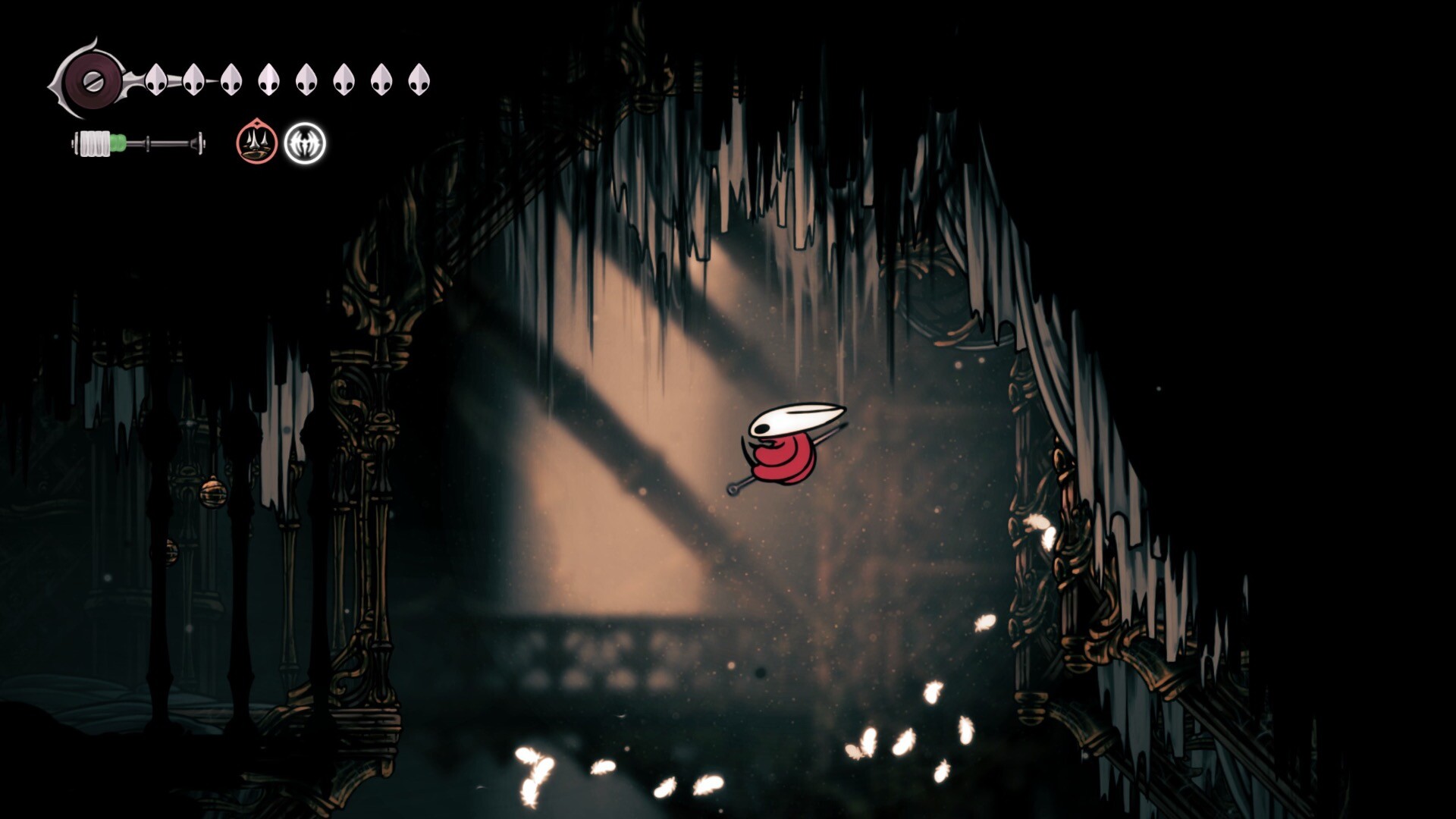This screenshot has height=819, width=1456.
Task: Activate the glowing white silk skill icon
Action: (x=305, y=143)
